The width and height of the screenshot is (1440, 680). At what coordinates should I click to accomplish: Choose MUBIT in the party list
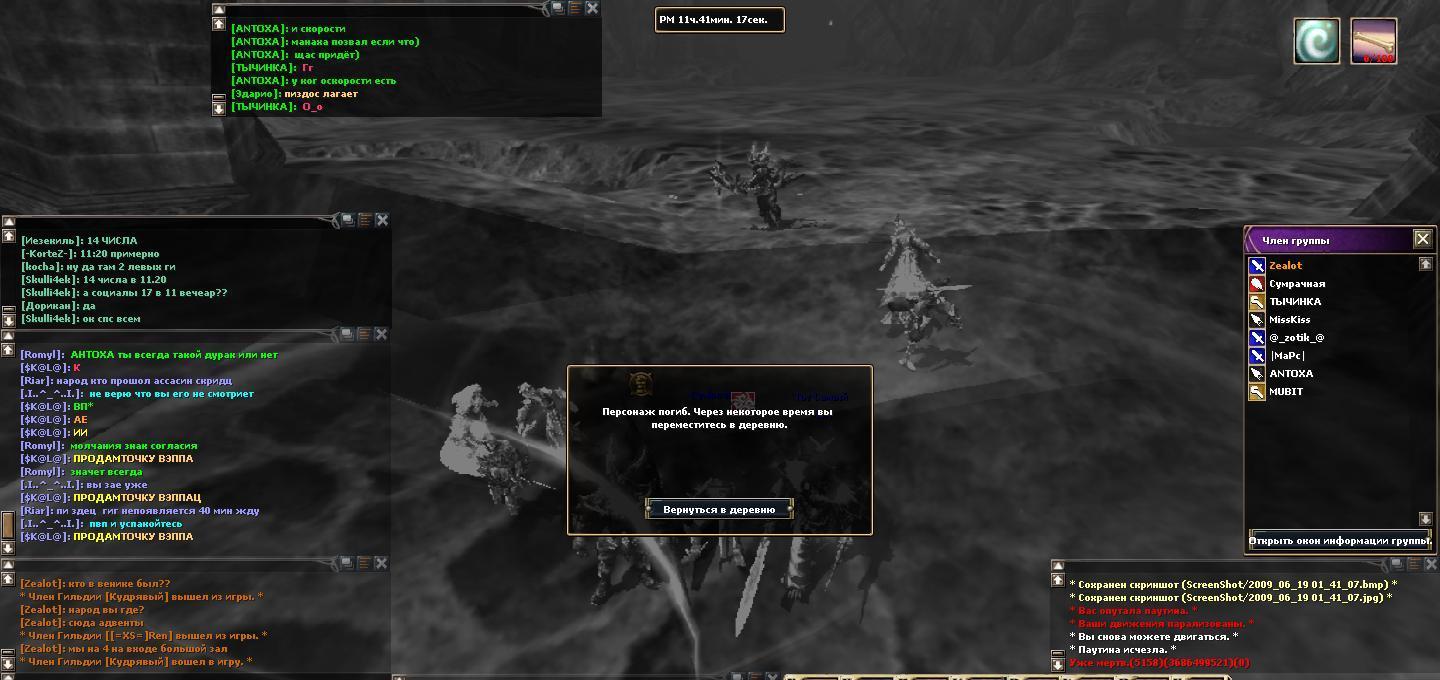[x=1286, y=392]
